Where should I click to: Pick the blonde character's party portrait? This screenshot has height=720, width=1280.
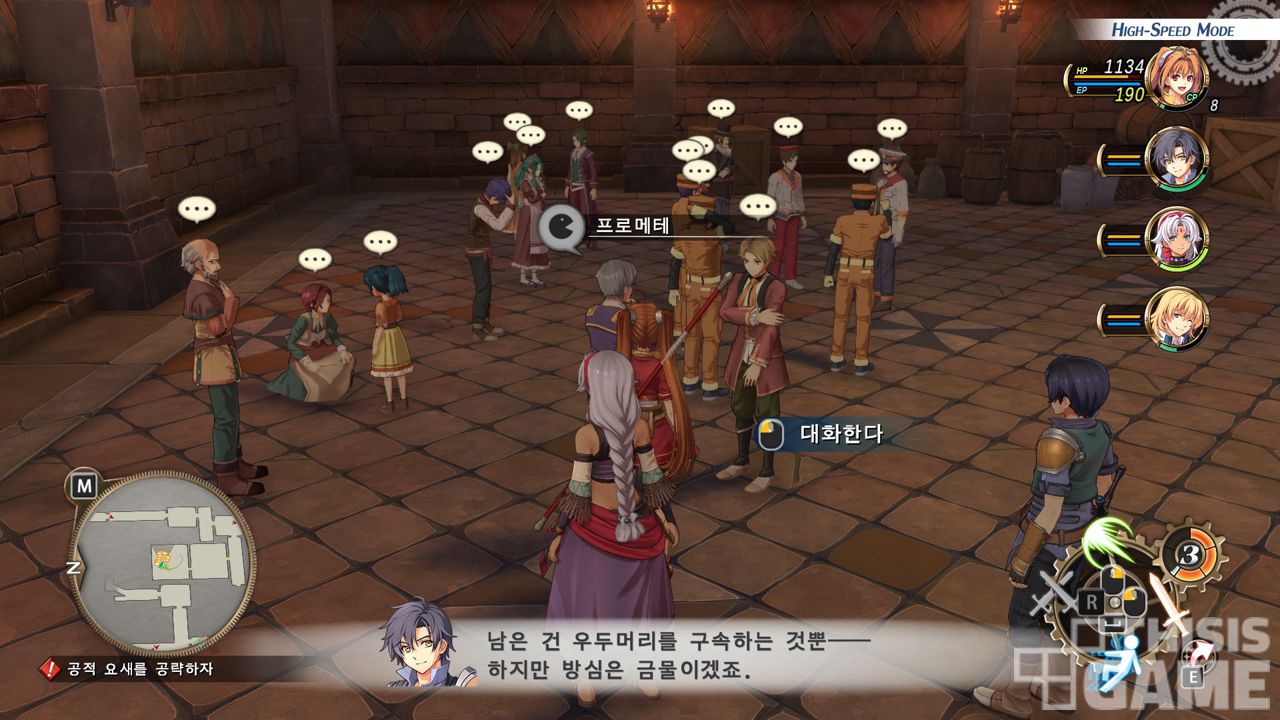click(1177, 318)
